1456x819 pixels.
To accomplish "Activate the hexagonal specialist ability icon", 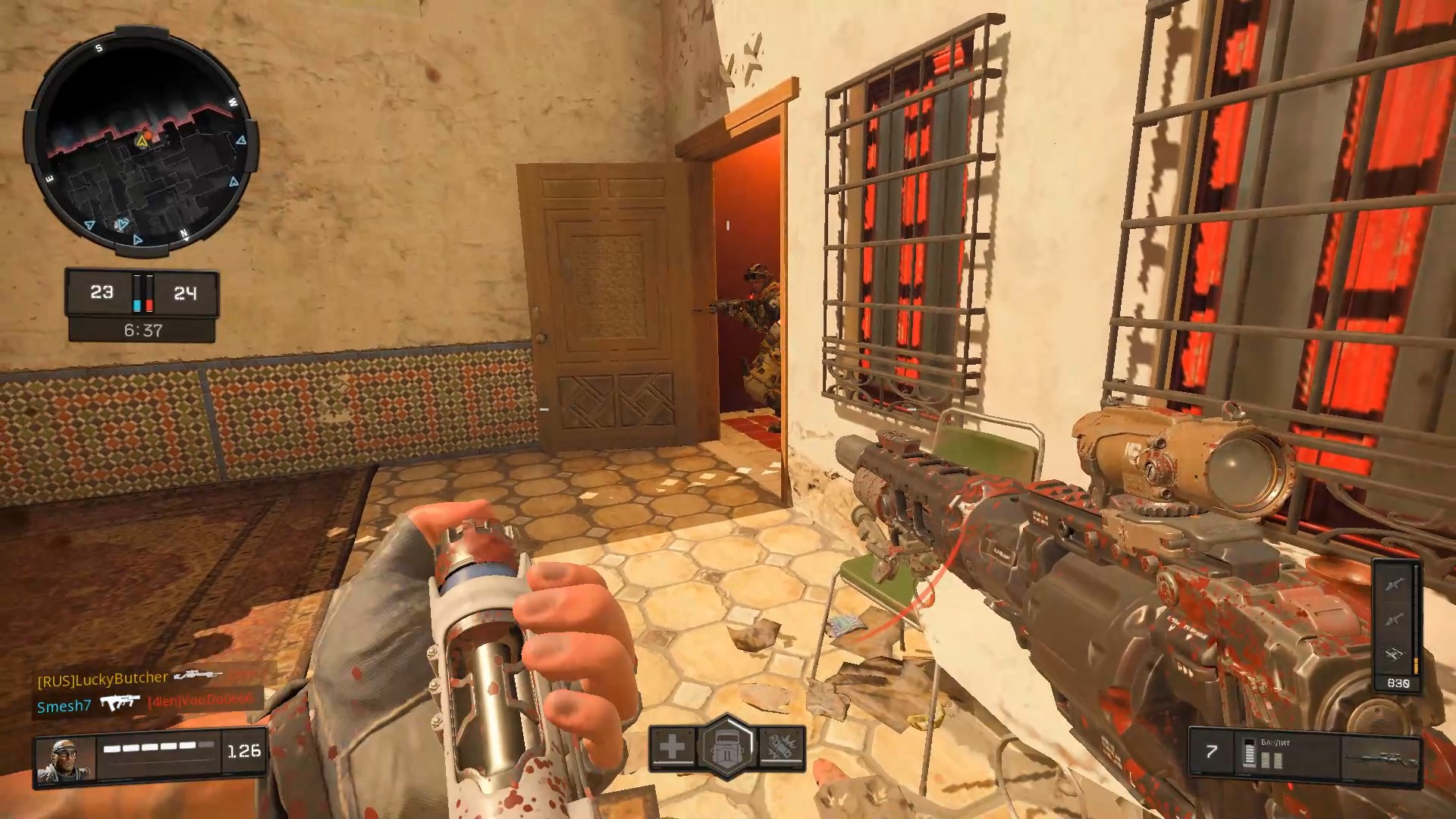I will pos(727,748).
